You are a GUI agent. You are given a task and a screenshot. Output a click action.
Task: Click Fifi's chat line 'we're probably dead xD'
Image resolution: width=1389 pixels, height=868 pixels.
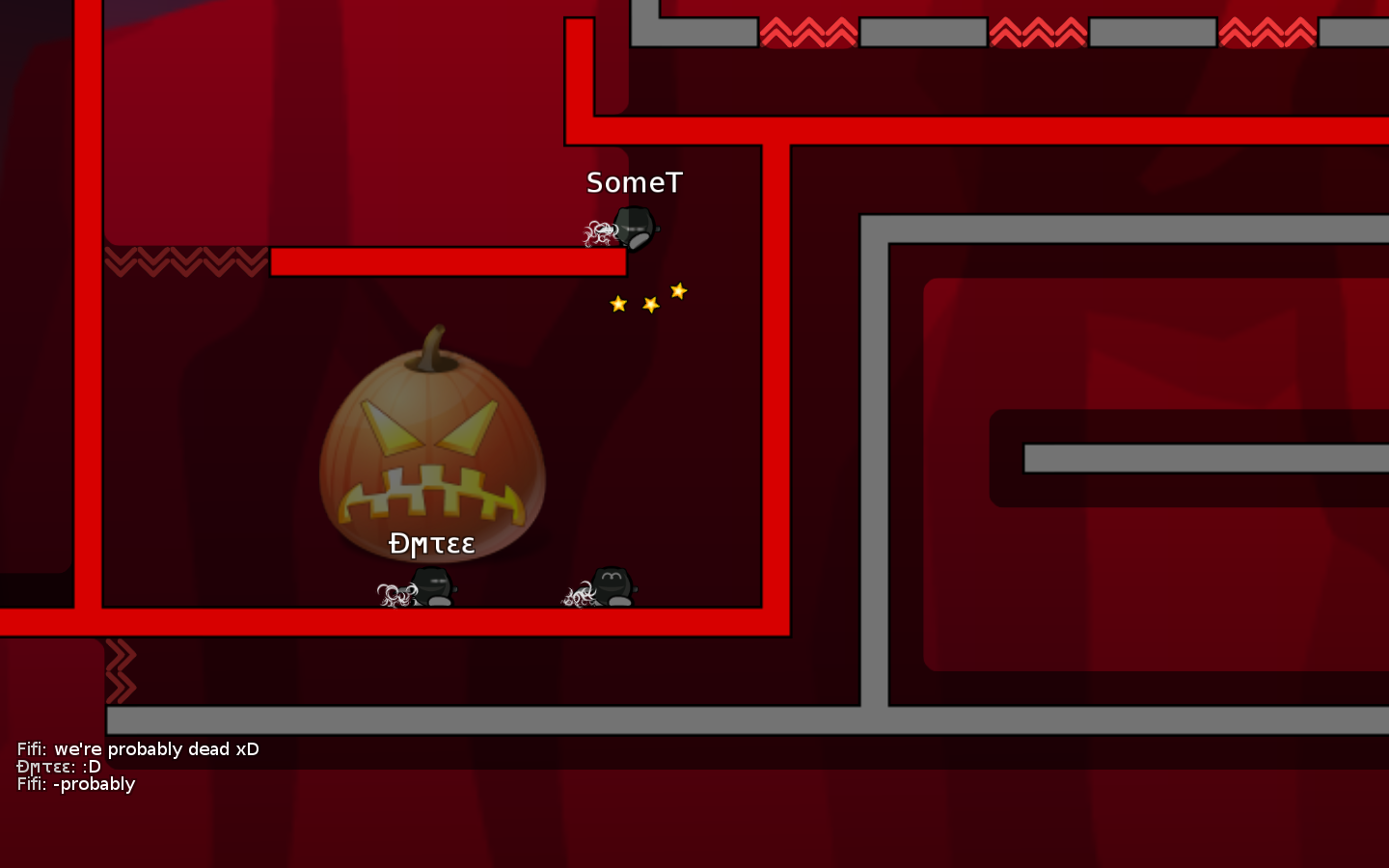point(138,749)
